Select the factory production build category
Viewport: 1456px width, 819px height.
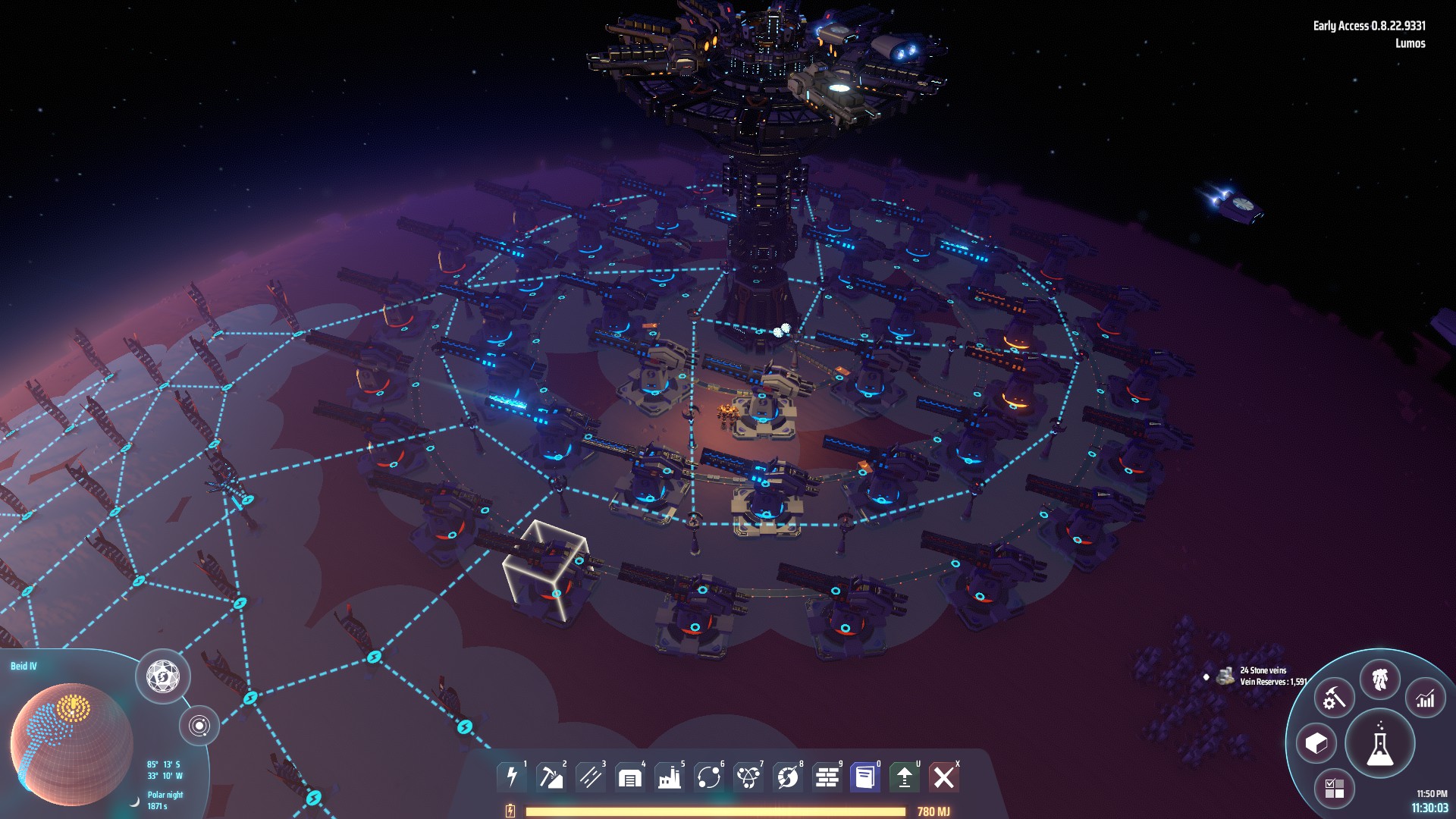click(x=670, y=777)
